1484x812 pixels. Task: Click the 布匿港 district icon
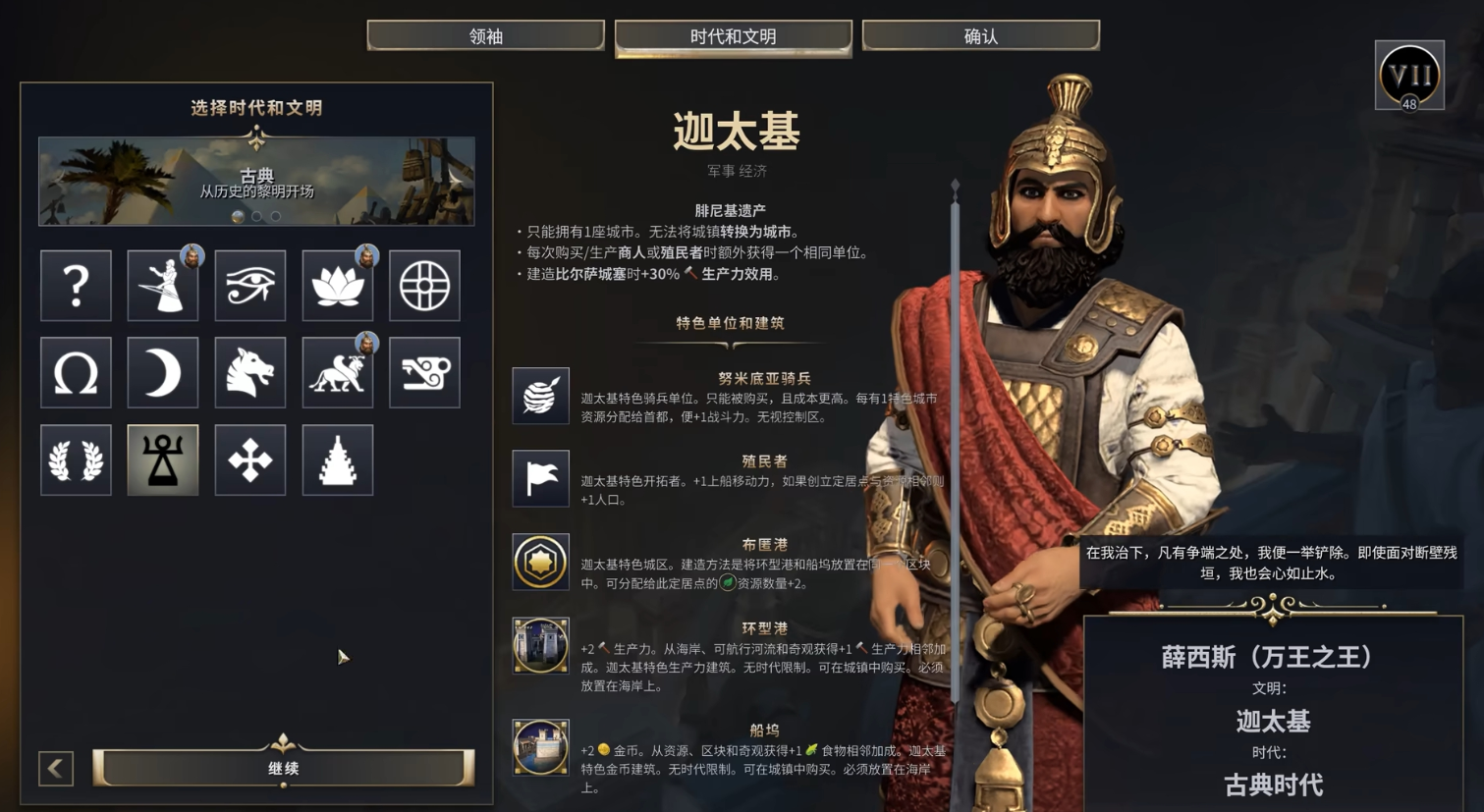(x=540, y=562)
